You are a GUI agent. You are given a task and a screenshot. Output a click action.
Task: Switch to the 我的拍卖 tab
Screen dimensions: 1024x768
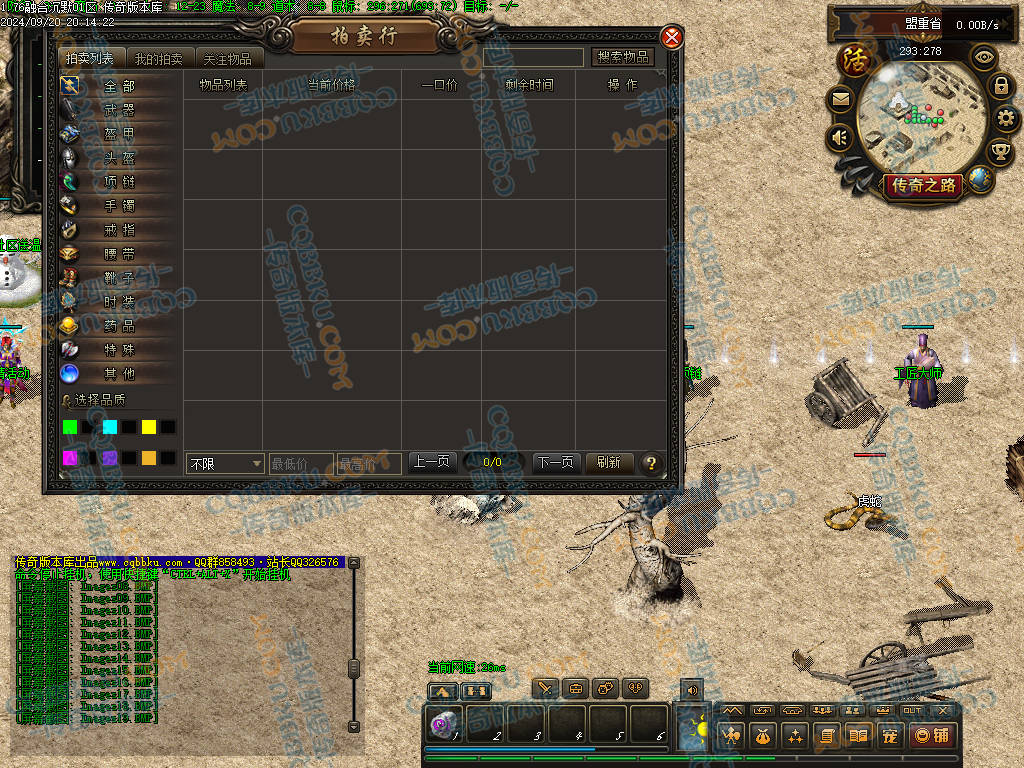pyautogui.click(x=159, y=59)
